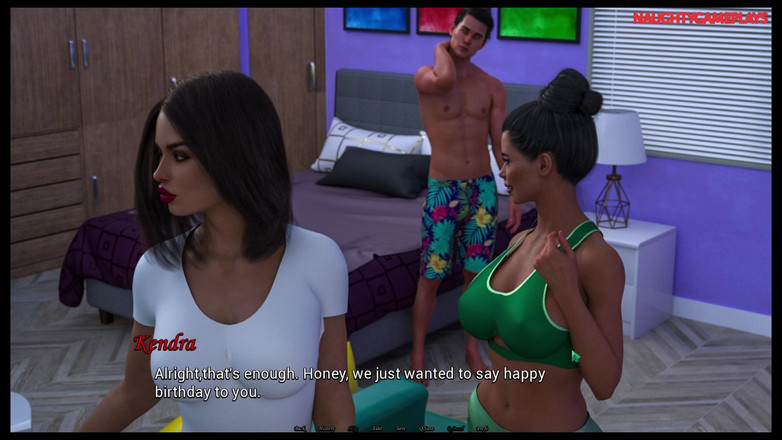Load the quick save with Q.Load
The image size is (782, 440).
455,429
